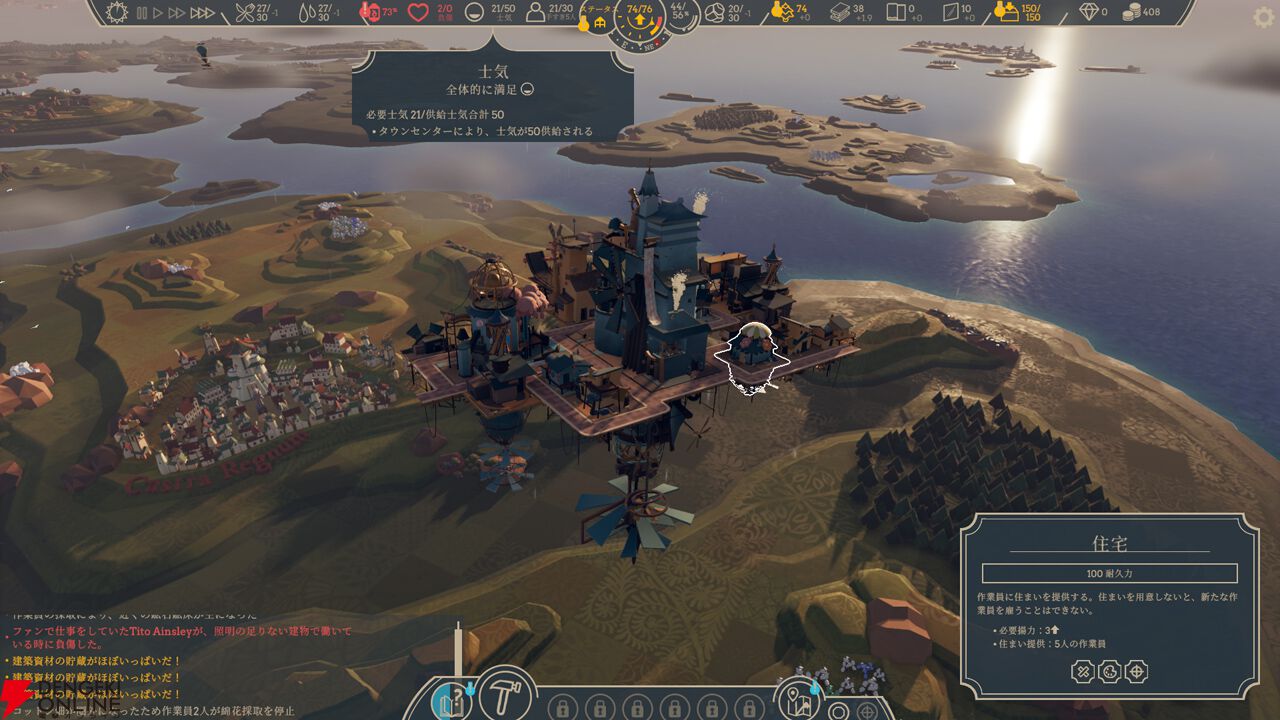Set game speed to double fast-forward
This screenshot has height=720, width=1280.
pyautogui.click(x=177, y=13)
